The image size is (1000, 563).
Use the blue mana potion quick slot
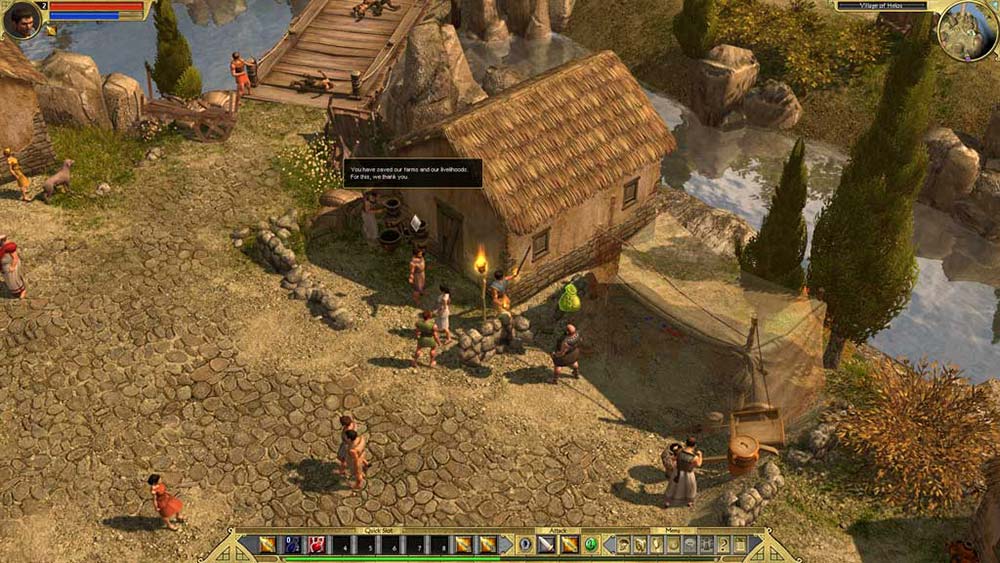(292, 545)
